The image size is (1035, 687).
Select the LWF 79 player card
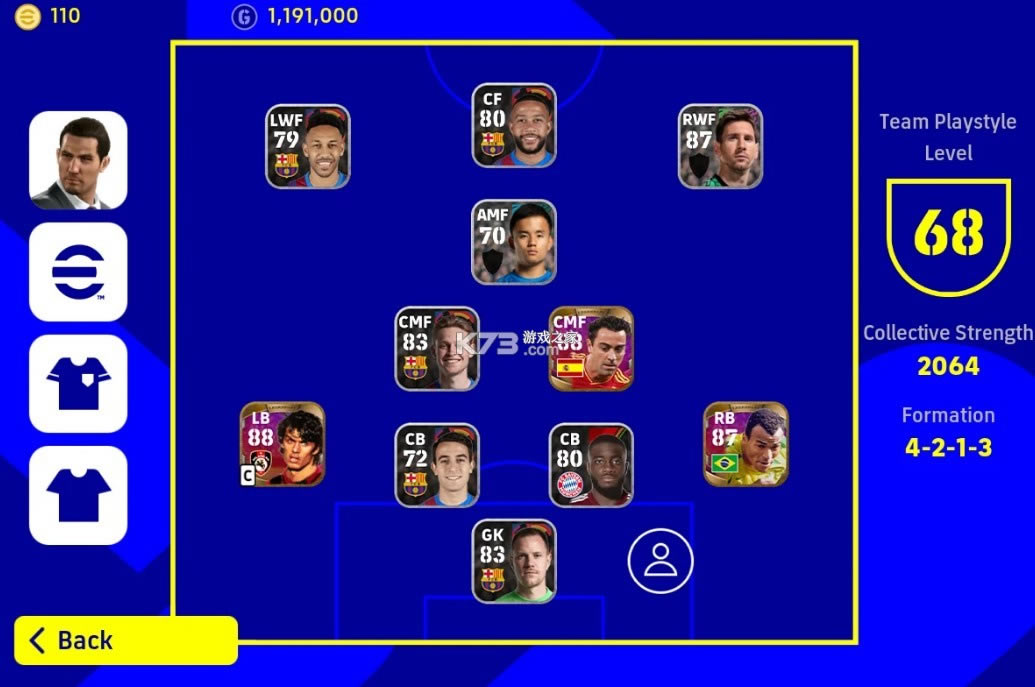click(x=308, y=147)
